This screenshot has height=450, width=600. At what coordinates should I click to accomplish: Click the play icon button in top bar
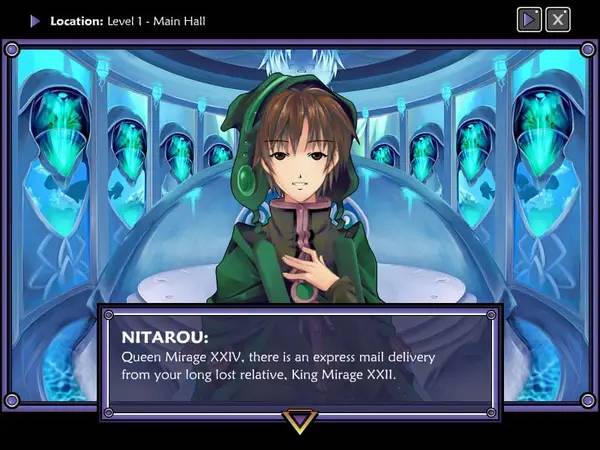click(530, 19)
